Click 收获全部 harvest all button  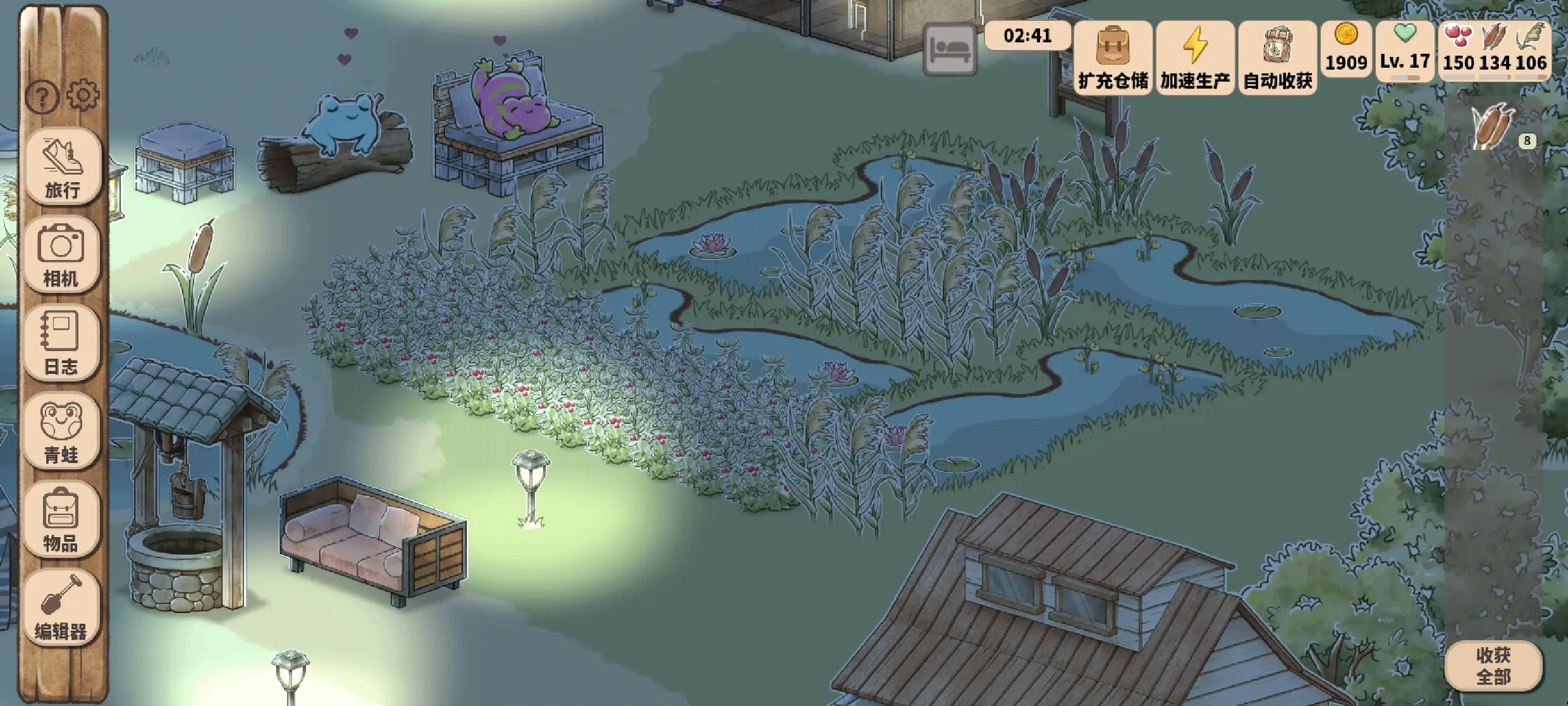click(x=1493, y=666)
